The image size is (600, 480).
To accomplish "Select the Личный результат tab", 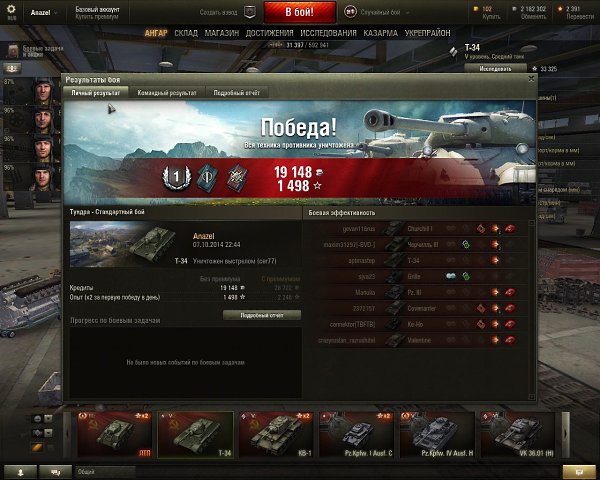I will 96,92.
